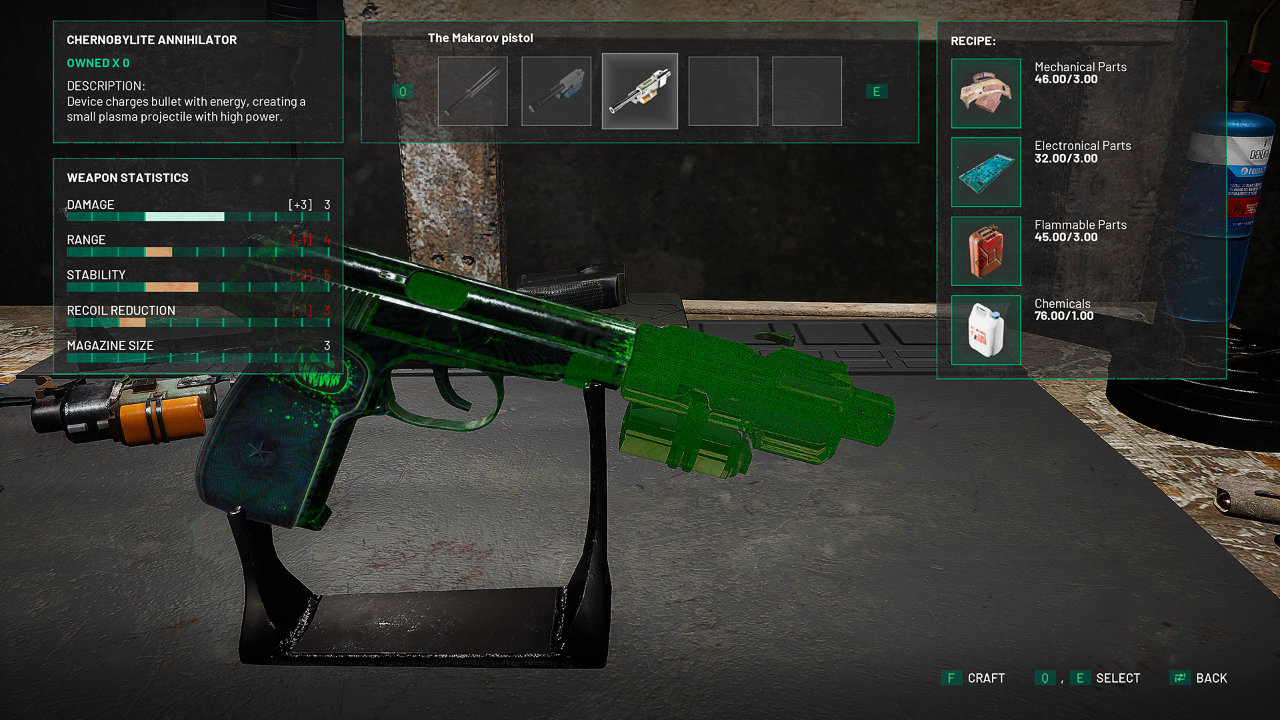Click the Craft button
1280x720 pixels.
974,678
